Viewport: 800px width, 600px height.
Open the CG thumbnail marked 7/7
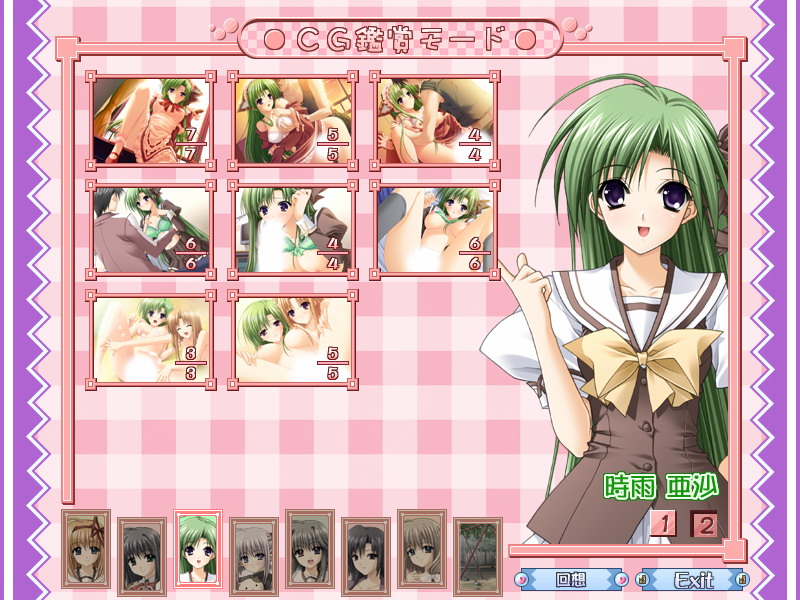149,120
